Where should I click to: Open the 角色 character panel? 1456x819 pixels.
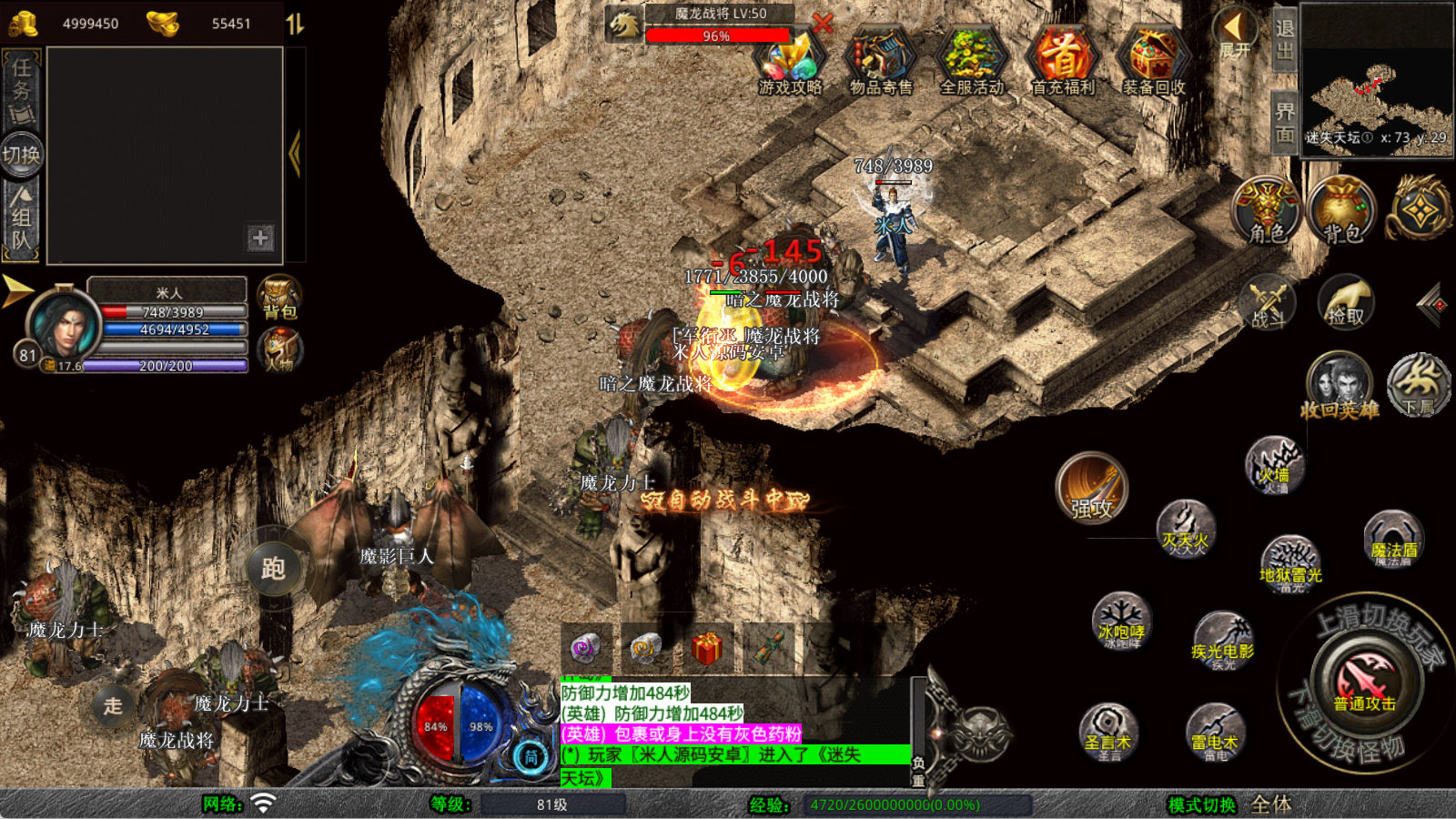pos(1267,210)
